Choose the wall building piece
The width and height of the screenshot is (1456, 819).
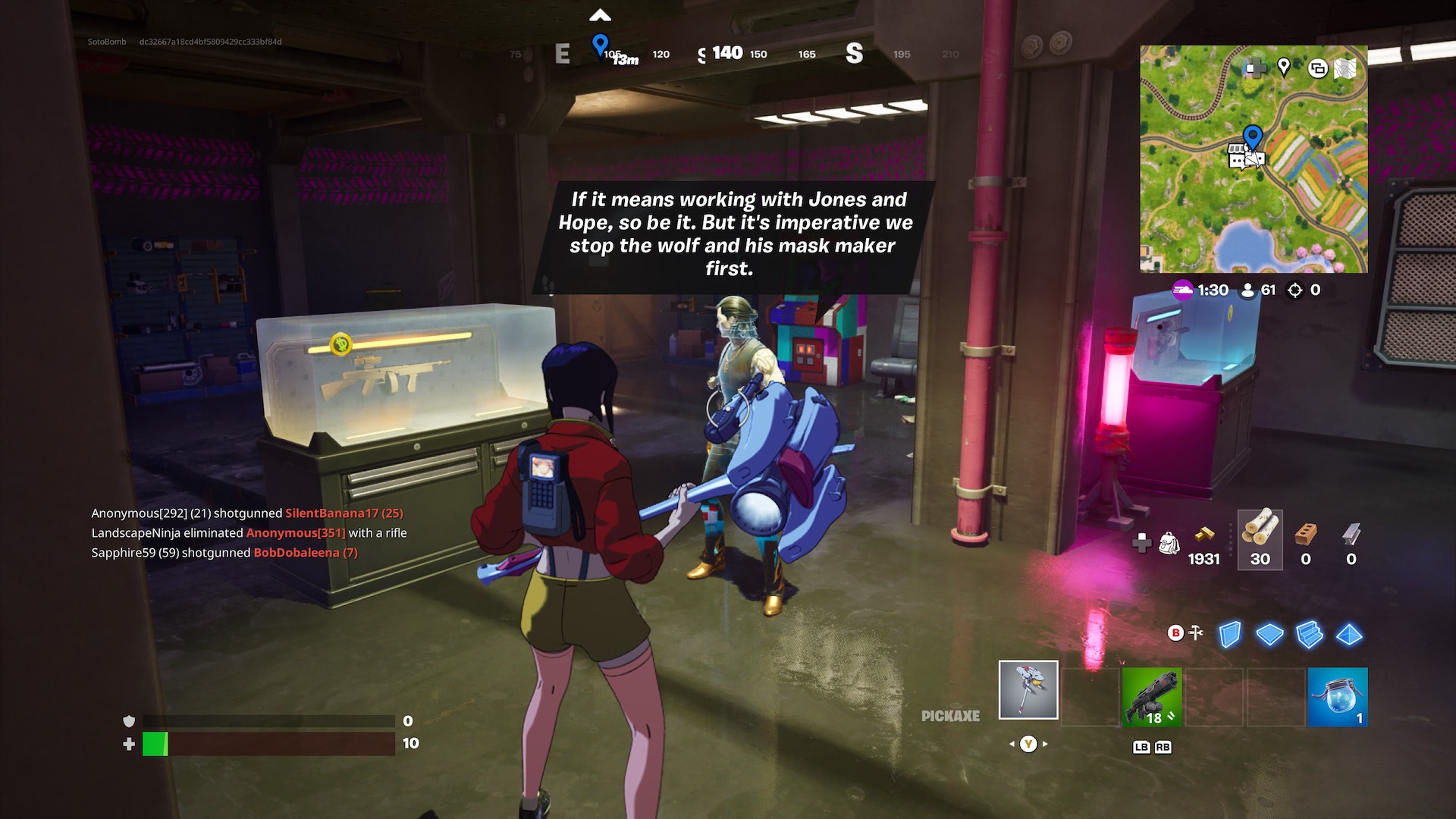click(1230, 634)
